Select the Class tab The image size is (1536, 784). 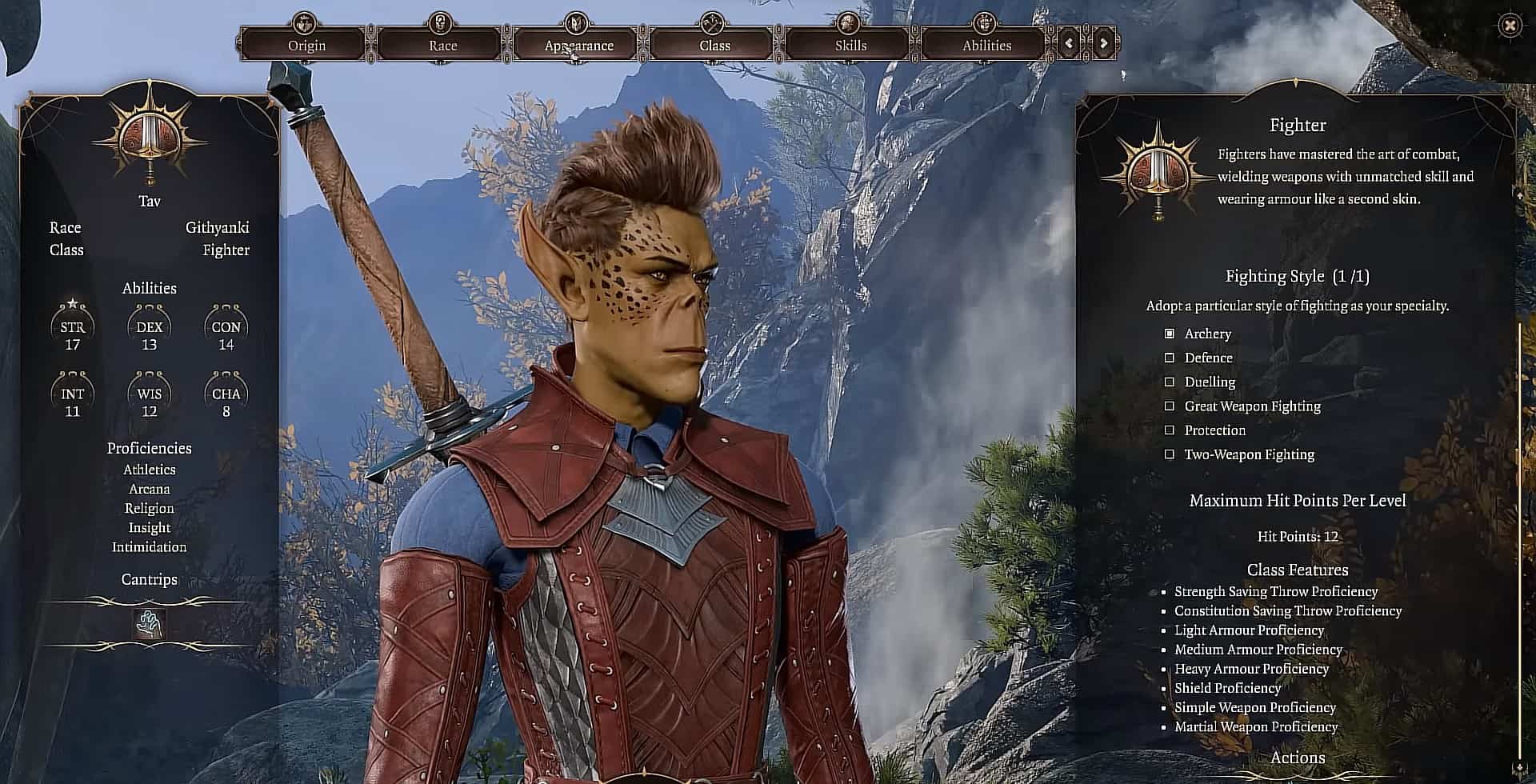coord(714,45)
